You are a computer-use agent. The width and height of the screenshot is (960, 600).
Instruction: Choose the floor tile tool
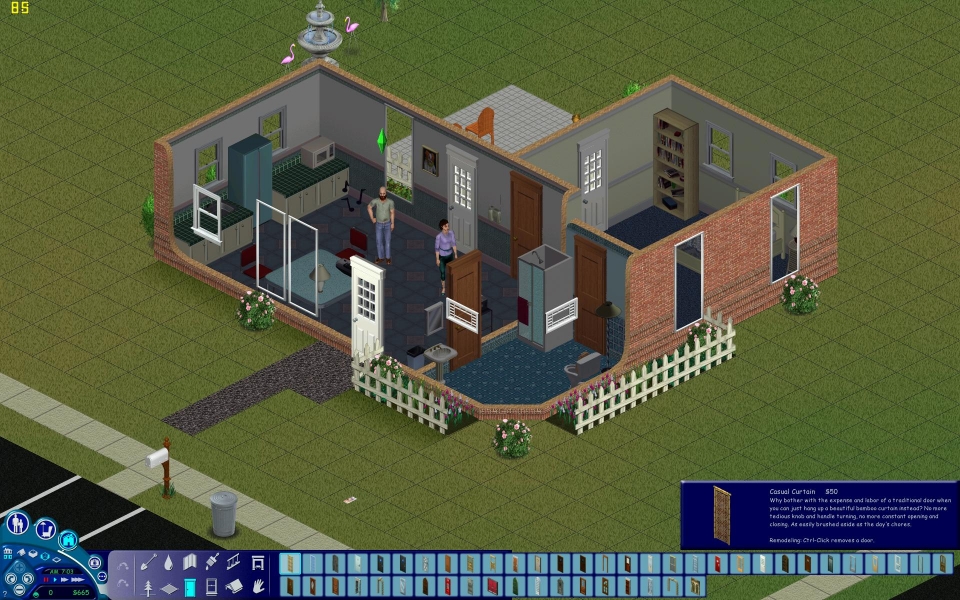click(169, 586)
